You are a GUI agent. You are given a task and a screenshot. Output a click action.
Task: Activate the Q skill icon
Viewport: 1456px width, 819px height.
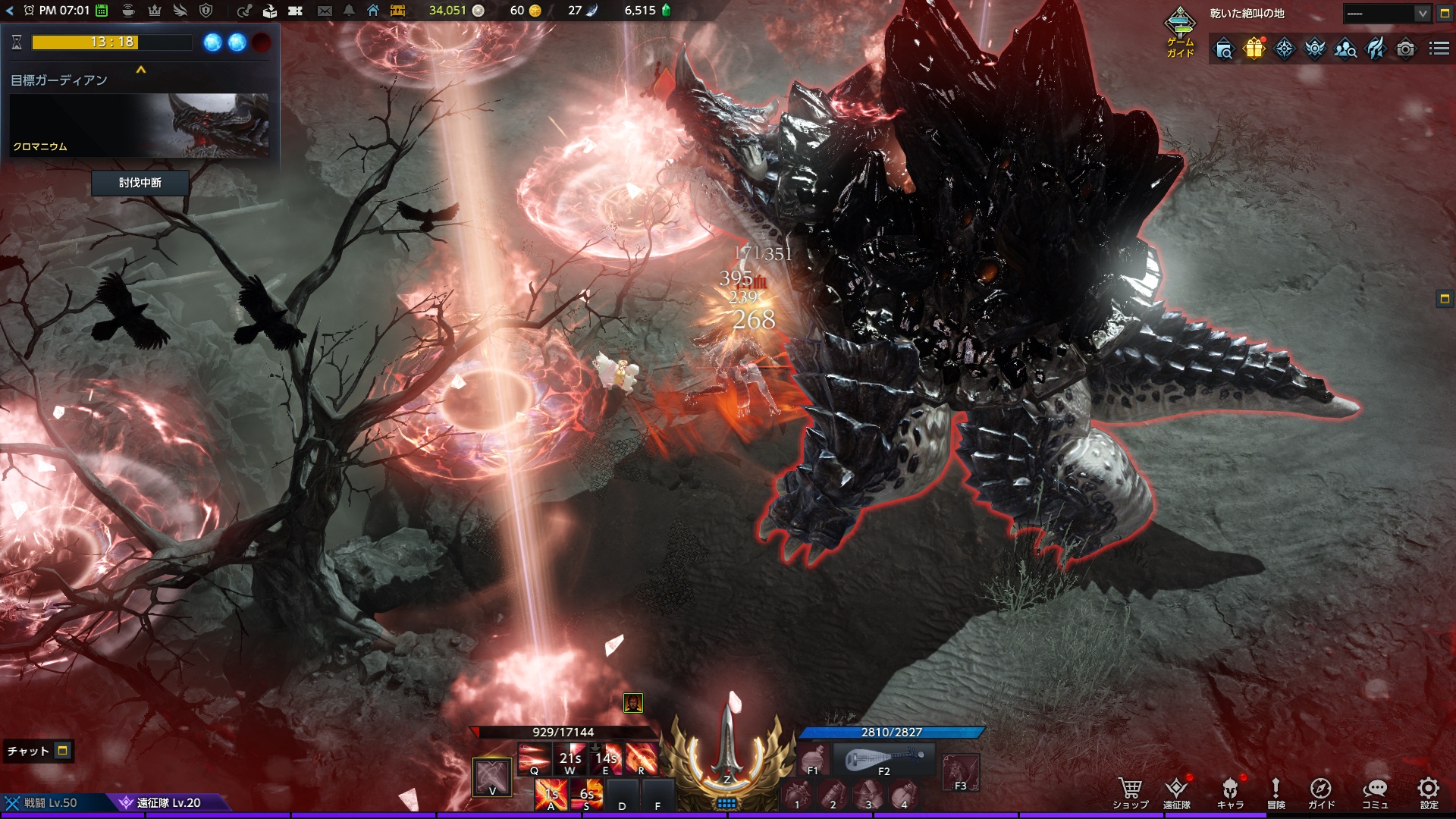pyautogui.click(x=534, y=758)
